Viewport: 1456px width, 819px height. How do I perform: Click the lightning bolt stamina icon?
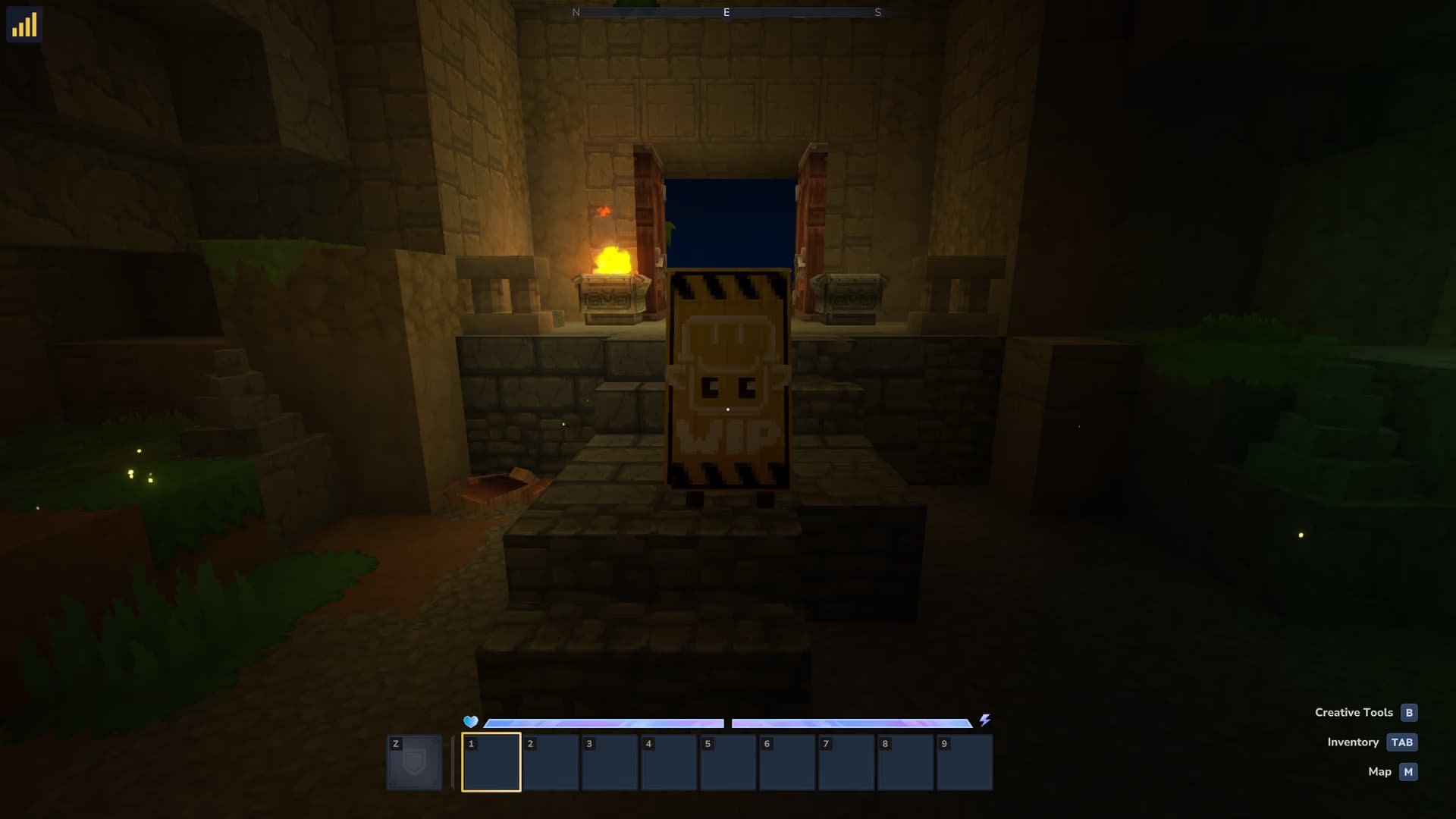[985, 721]
